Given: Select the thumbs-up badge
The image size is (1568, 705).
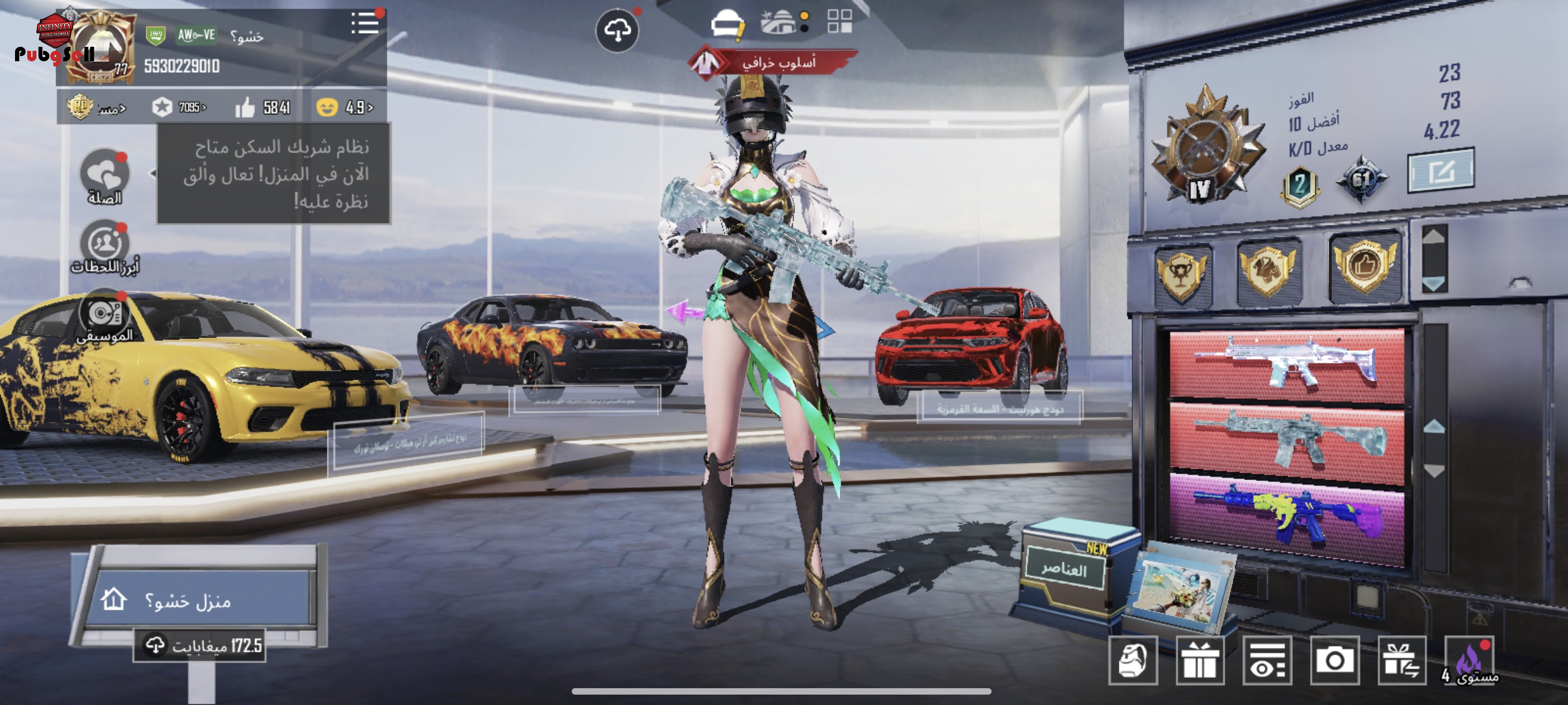Looking at the screenshot, I should pyautogui.click(x=1364, y=266).
